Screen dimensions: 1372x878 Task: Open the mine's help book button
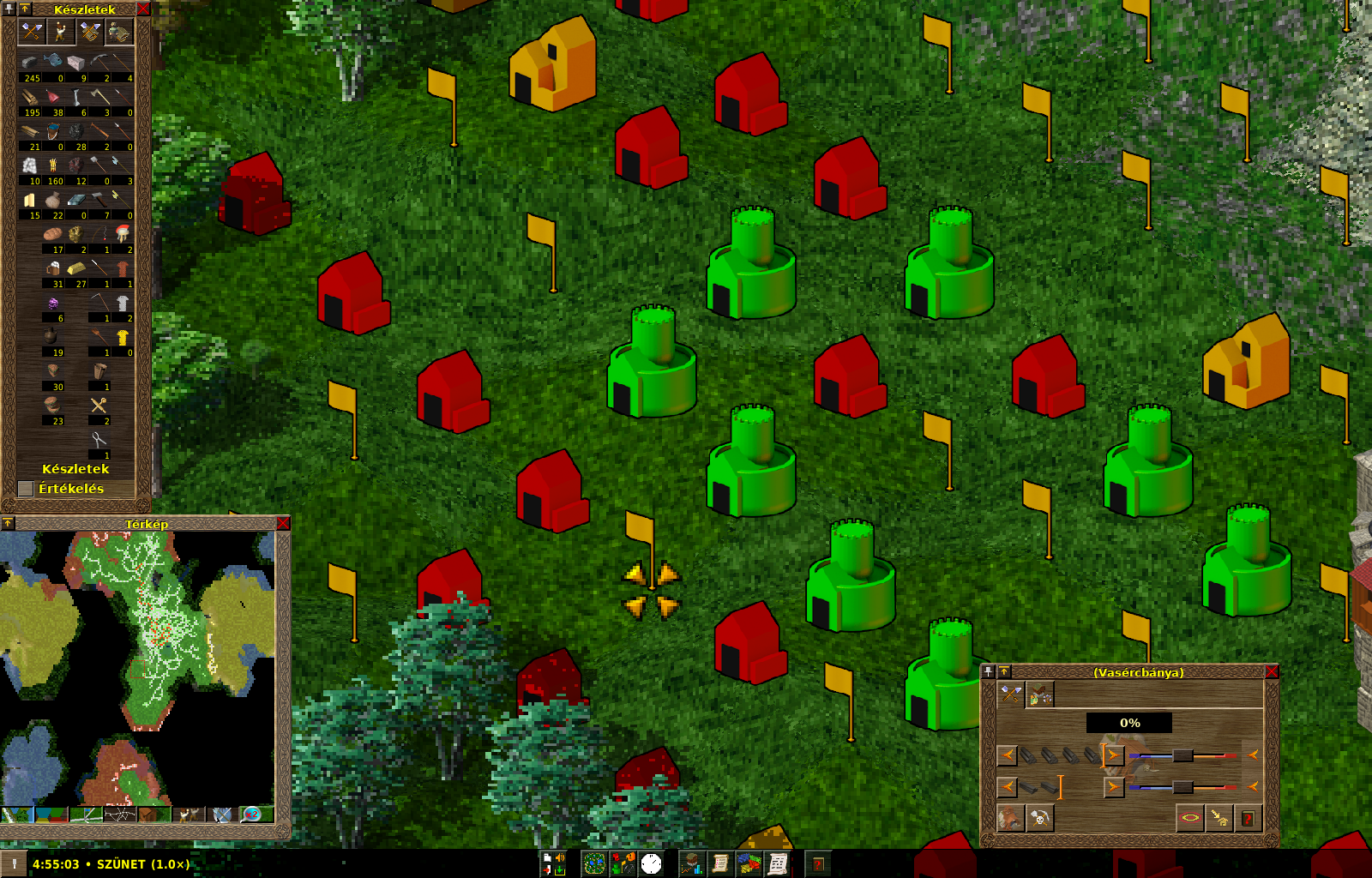tap(1248, 819)
